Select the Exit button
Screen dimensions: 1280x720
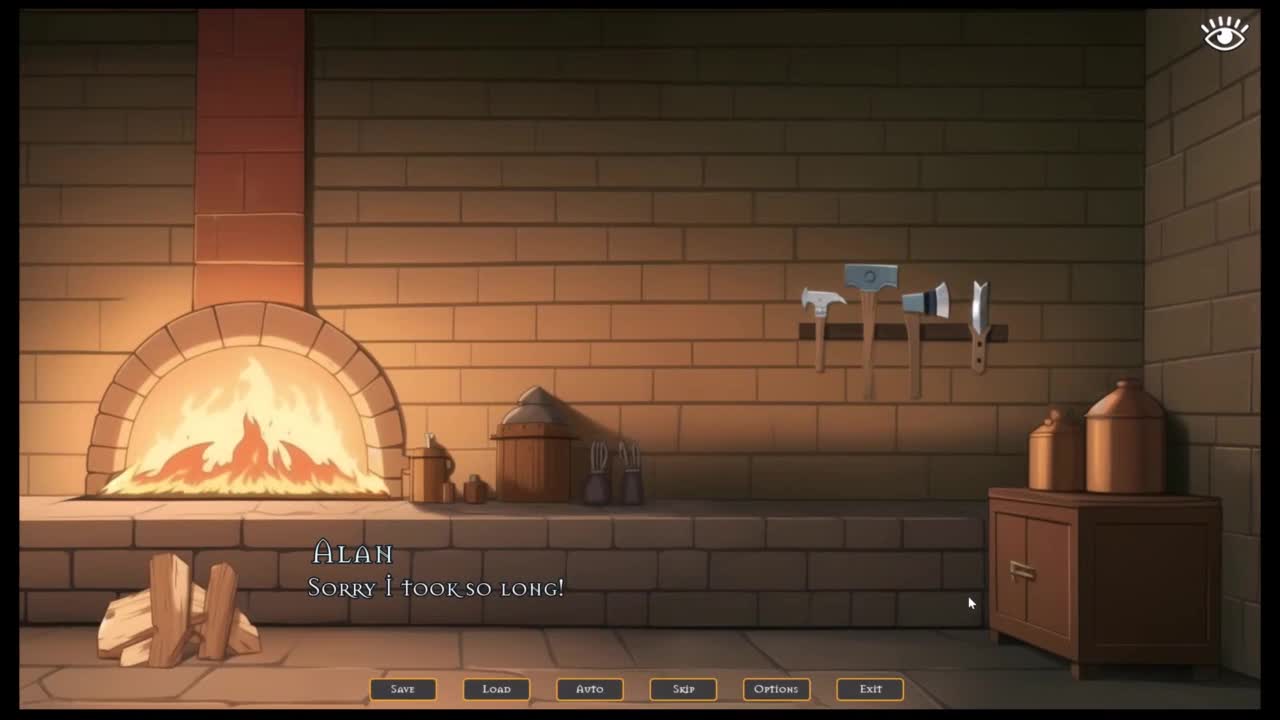pos(870,689)
